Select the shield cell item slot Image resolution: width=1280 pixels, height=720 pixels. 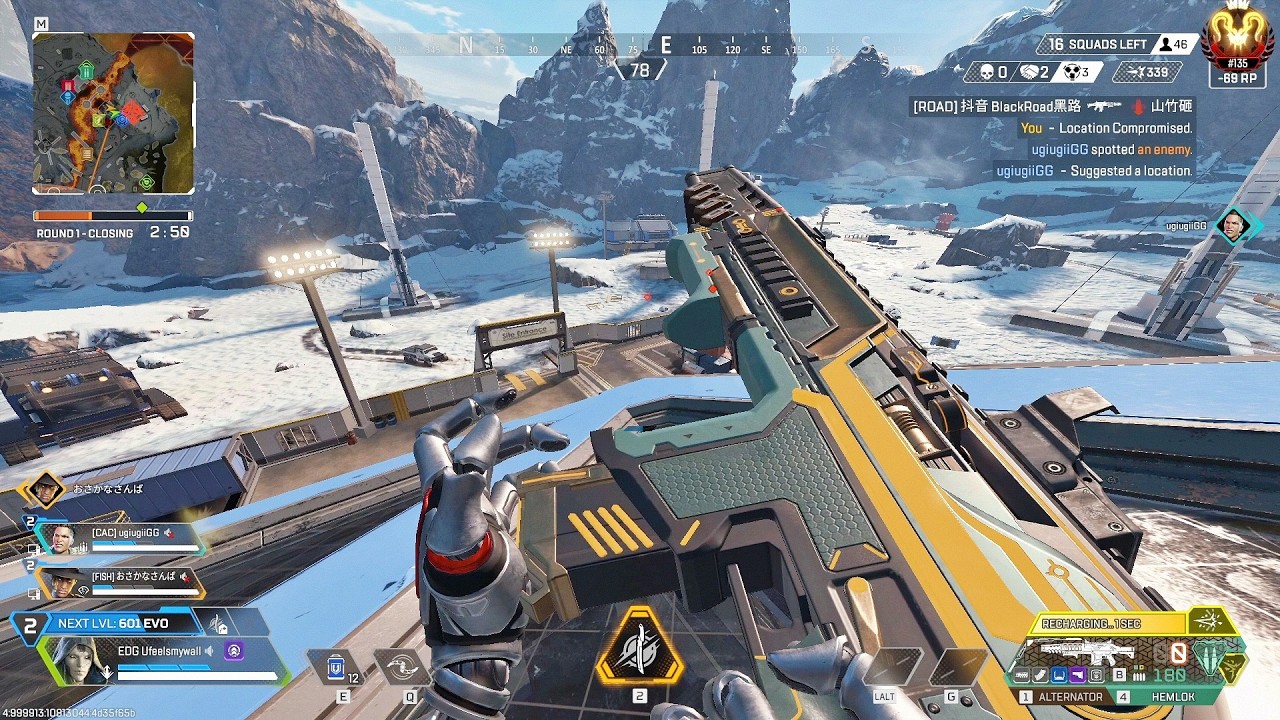click(x=338, y=666)
